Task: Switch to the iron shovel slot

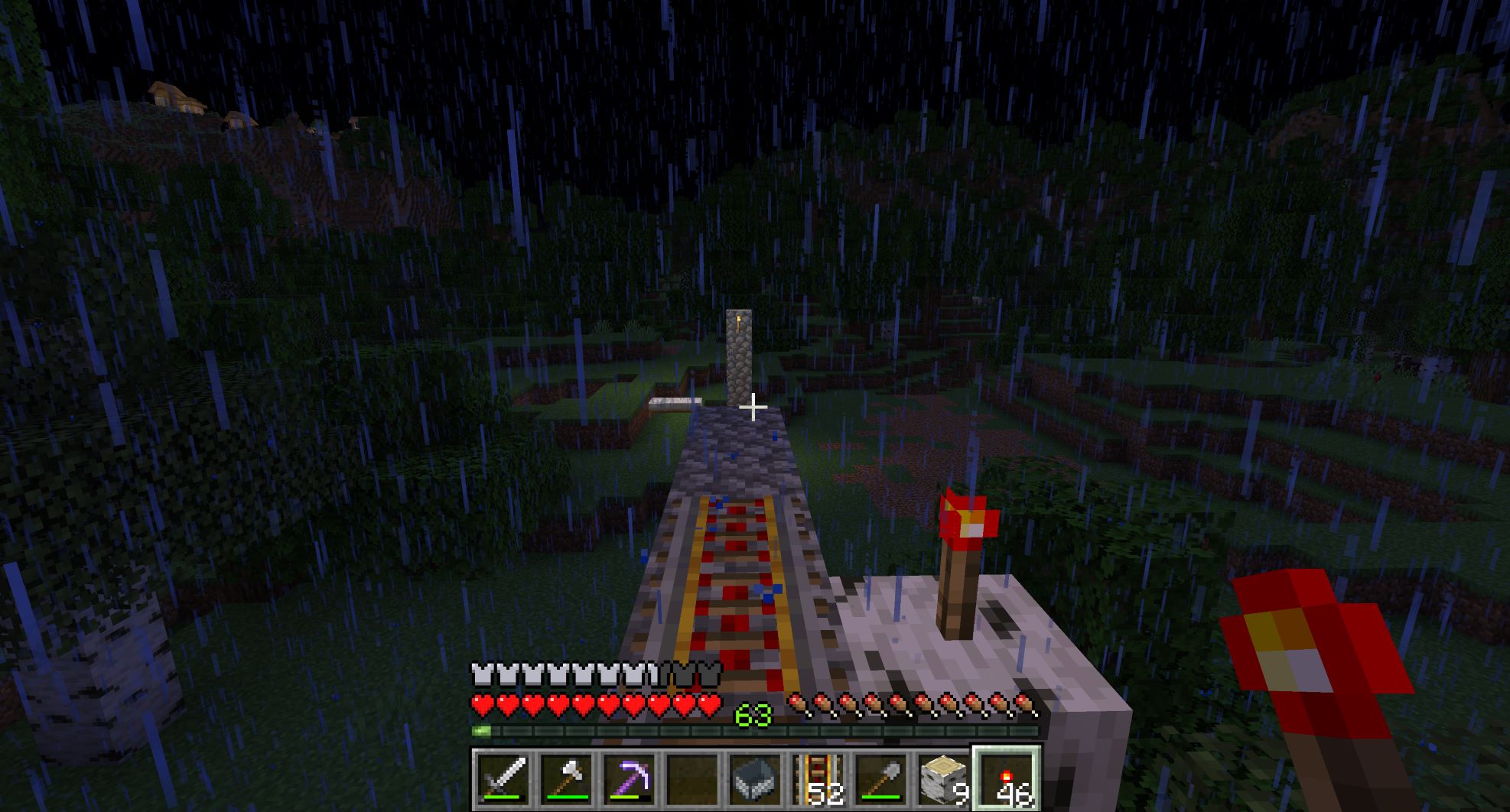Action: tap(880, 780)
